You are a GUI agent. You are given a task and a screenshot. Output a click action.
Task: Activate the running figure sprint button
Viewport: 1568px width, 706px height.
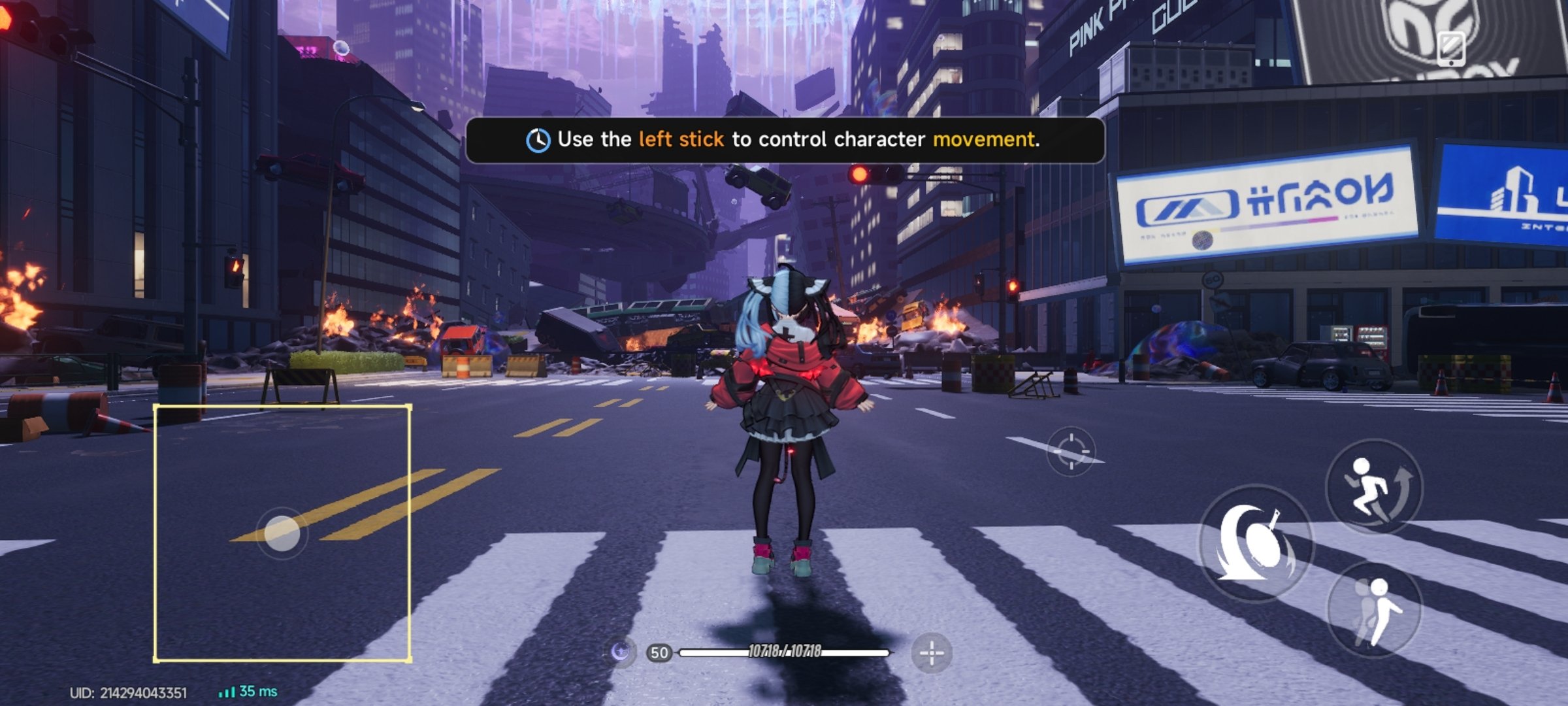1374,488
